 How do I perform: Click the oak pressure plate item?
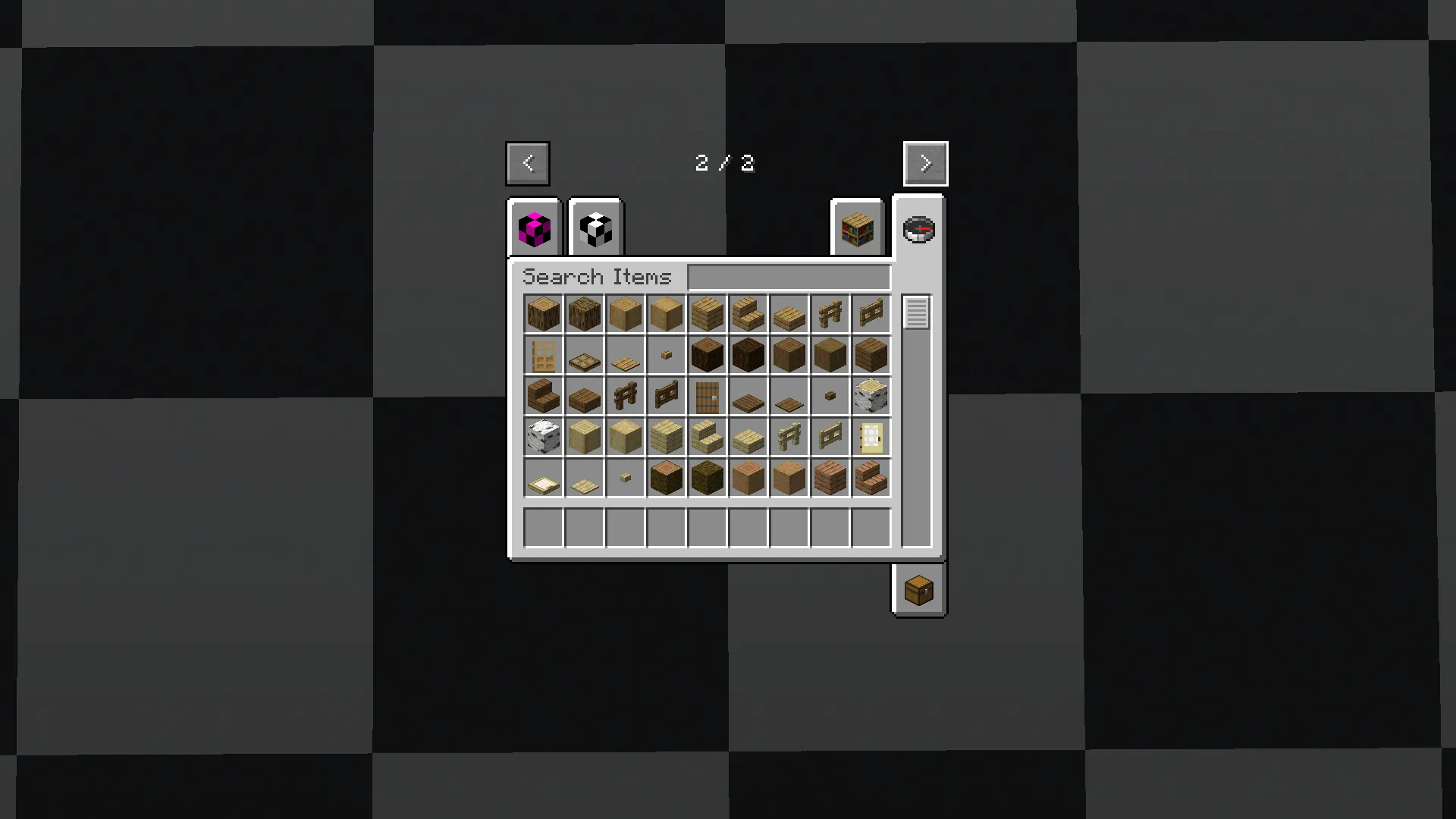625,354
